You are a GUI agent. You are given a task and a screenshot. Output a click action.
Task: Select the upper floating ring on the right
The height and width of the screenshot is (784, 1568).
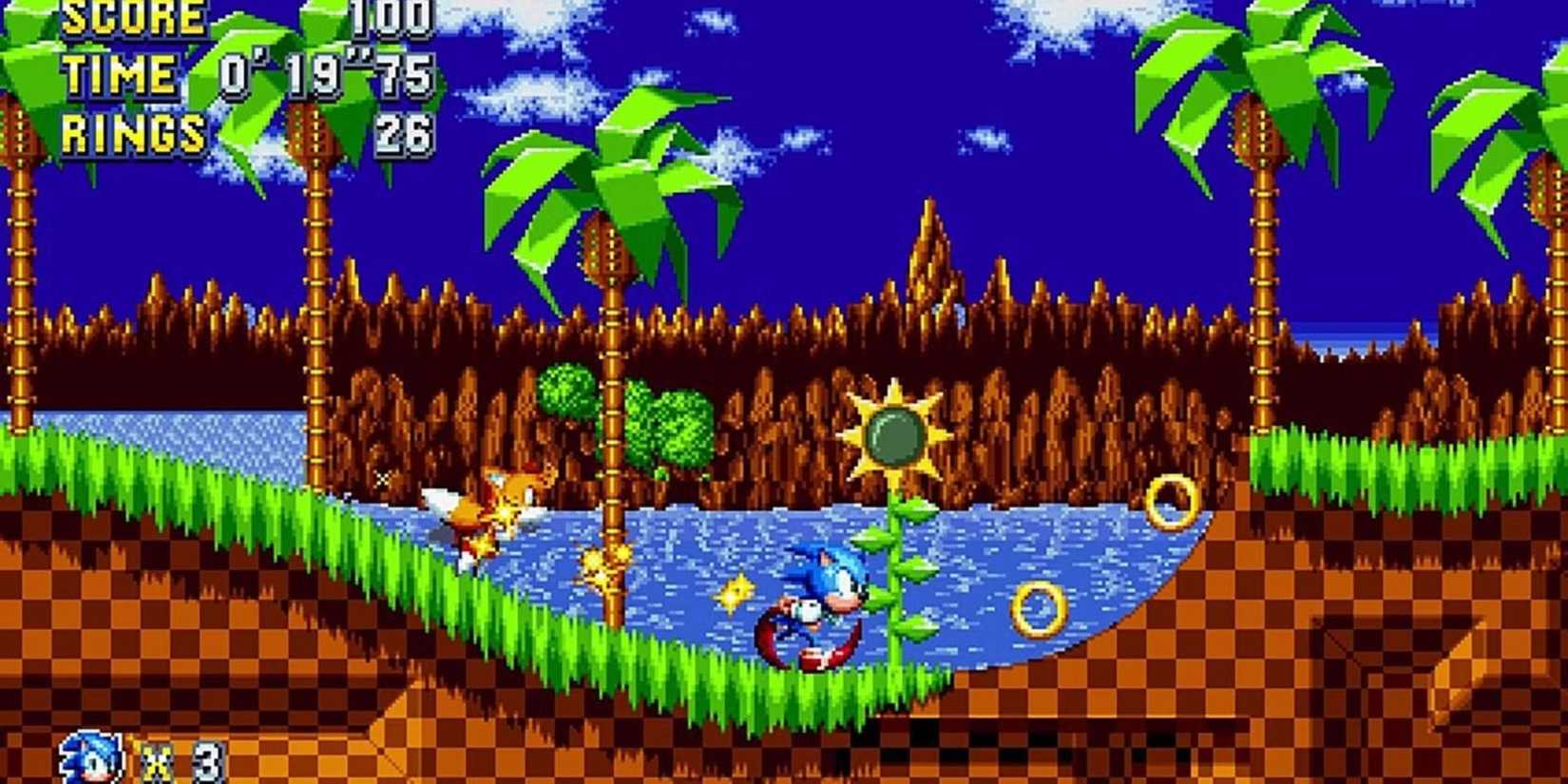1174,499
